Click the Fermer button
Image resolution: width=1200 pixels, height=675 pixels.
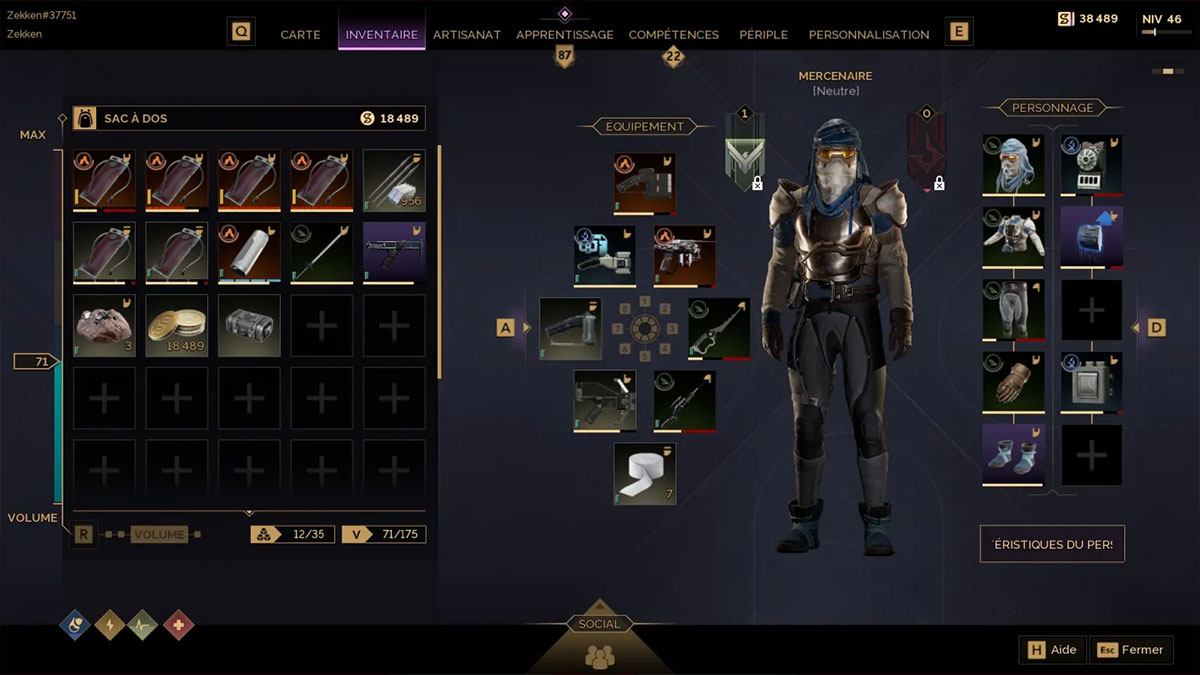[x=1132, y=650]
